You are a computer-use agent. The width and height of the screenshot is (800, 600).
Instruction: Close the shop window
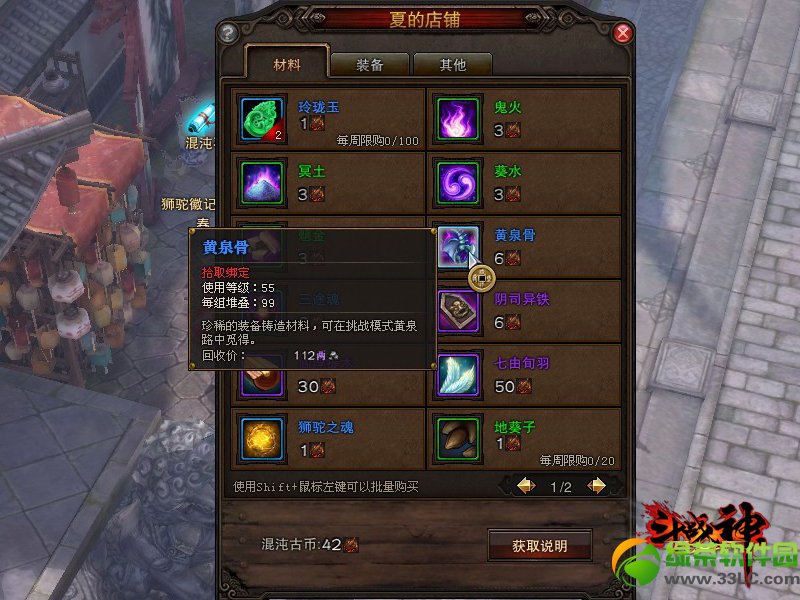624,33
